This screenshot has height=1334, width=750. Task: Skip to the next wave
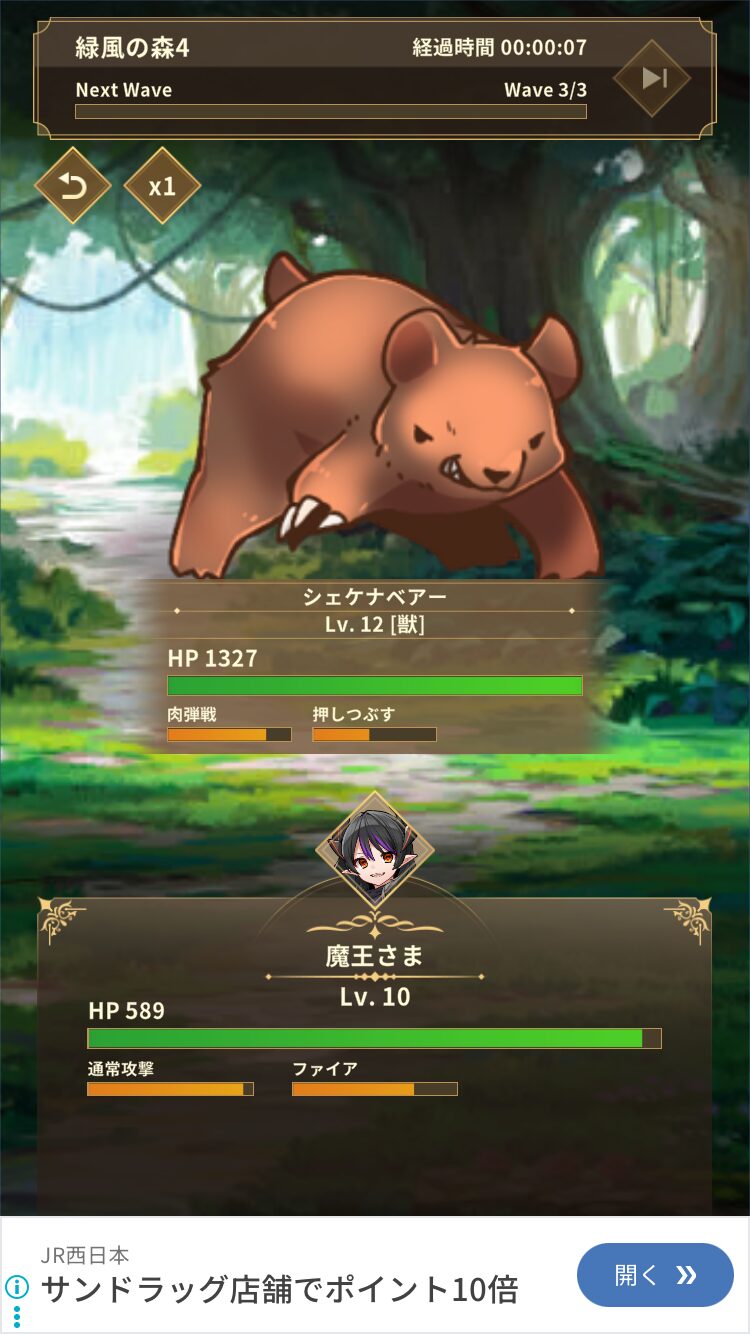pyautogui.click(x=652, y=78)
